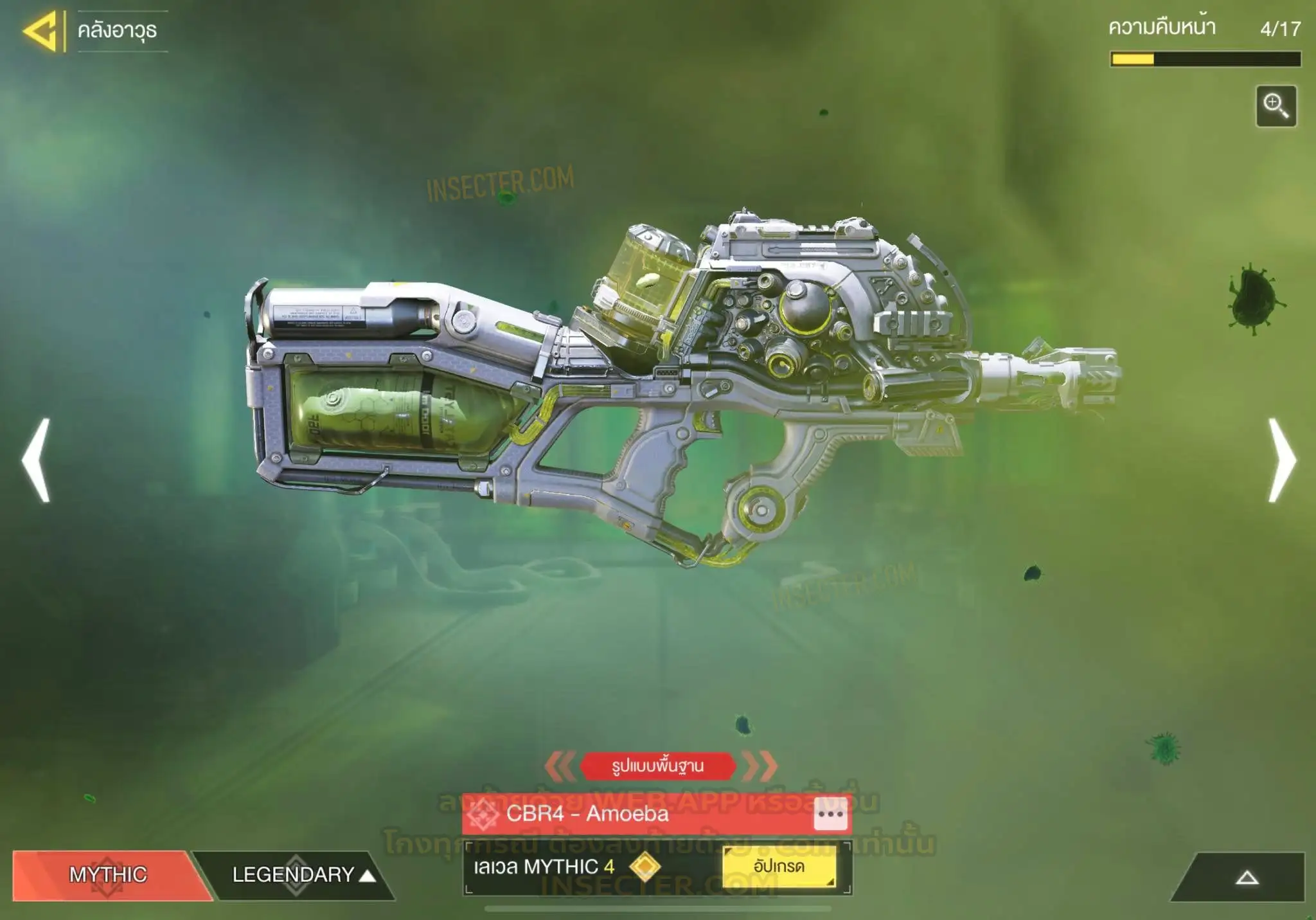
Task: Expand the bottom-right triangle panel
Action: click(1247, 878)
